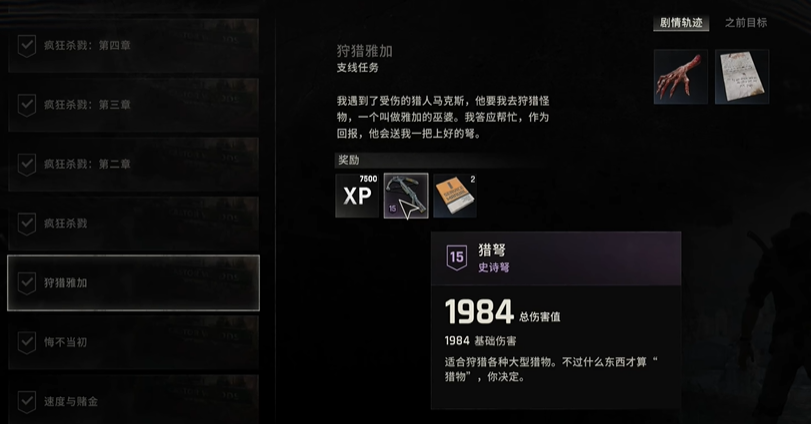Image resolution: width=811 pixels, height=424 pixels.
Task: Click the XP 7500 reward tile
Action: click(x=357, y=195)
